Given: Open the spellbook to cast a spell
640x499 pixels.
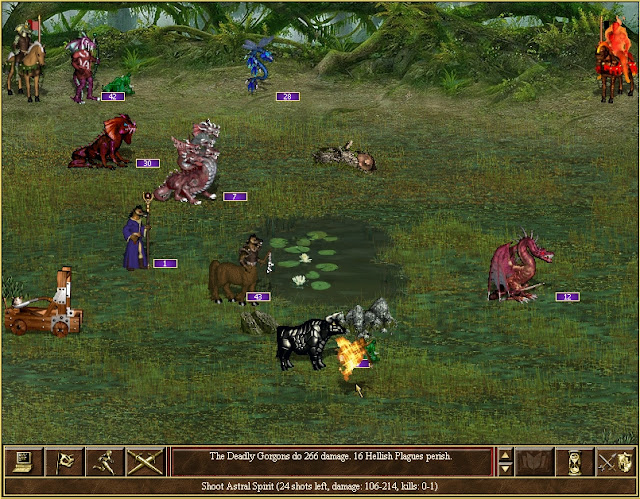Looking at the screenshot, I should (535, 461).
